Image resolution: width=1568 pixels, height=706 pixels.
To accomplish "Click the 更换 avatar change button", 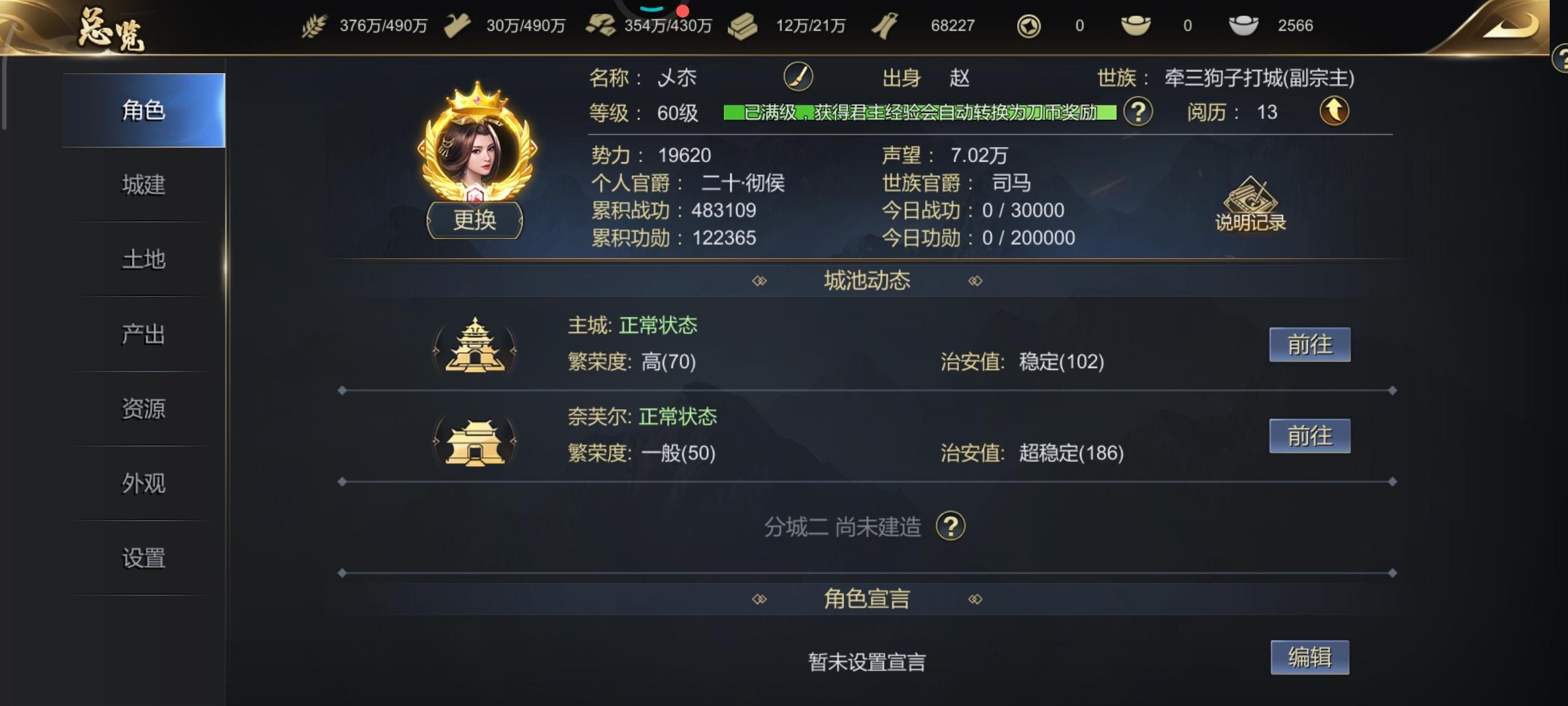I will (x=475, y=220).
